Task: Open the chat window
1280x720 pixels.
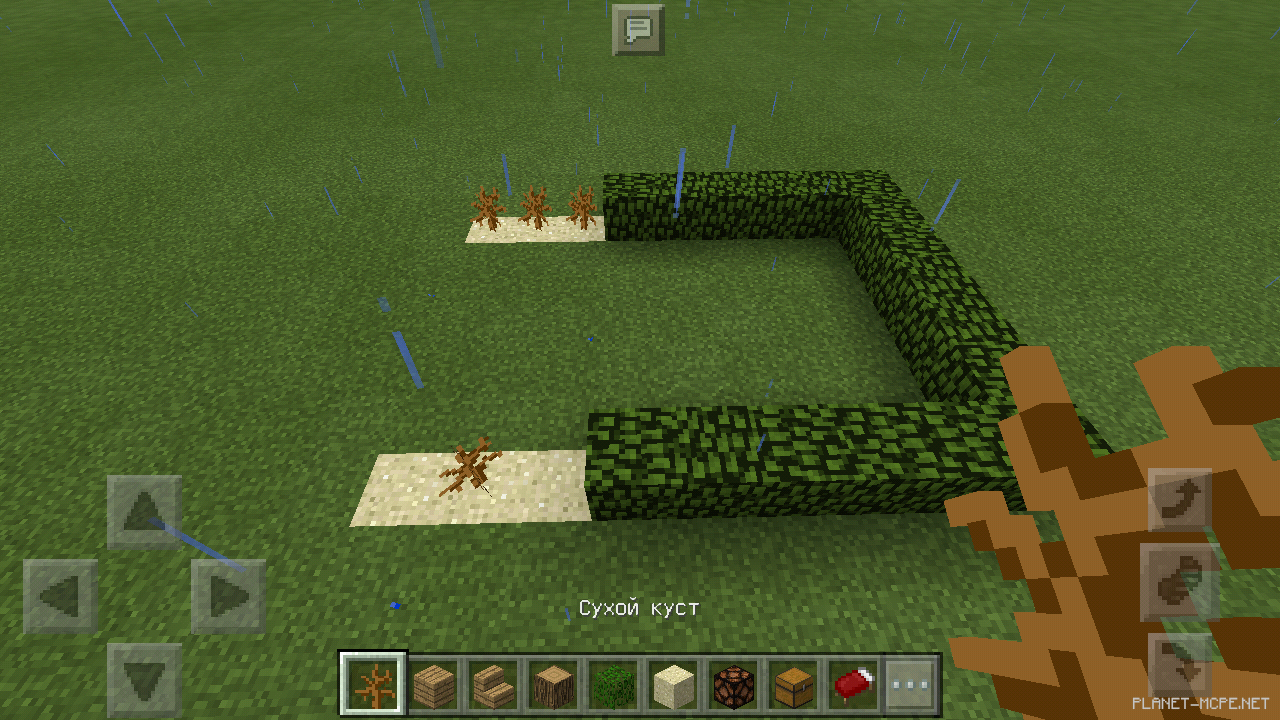Action: point(637,28)
